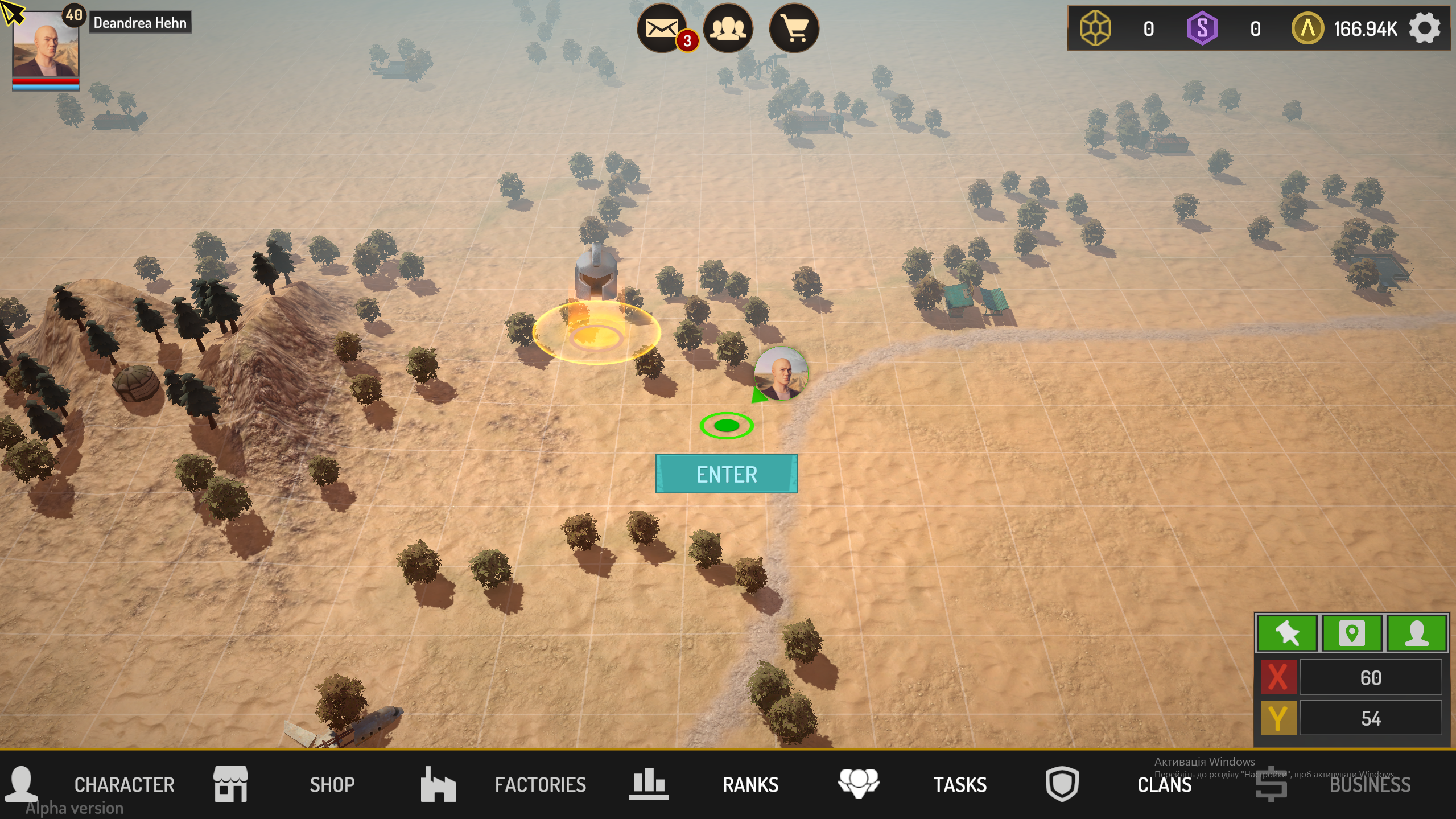Open the FACTORIES section

(541, 785)
